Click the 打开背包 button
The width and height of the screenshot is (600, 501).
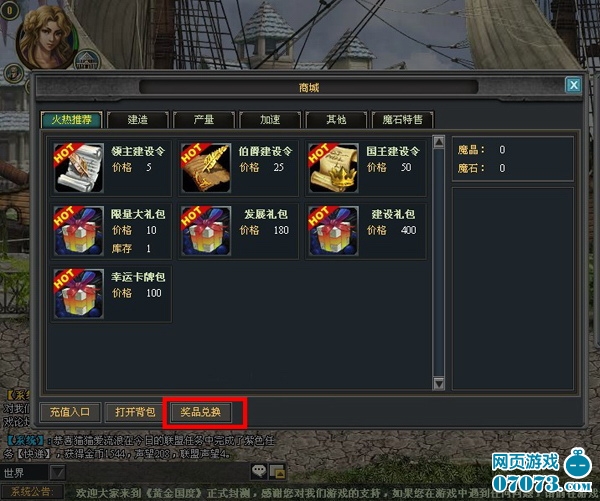point(135,412)
